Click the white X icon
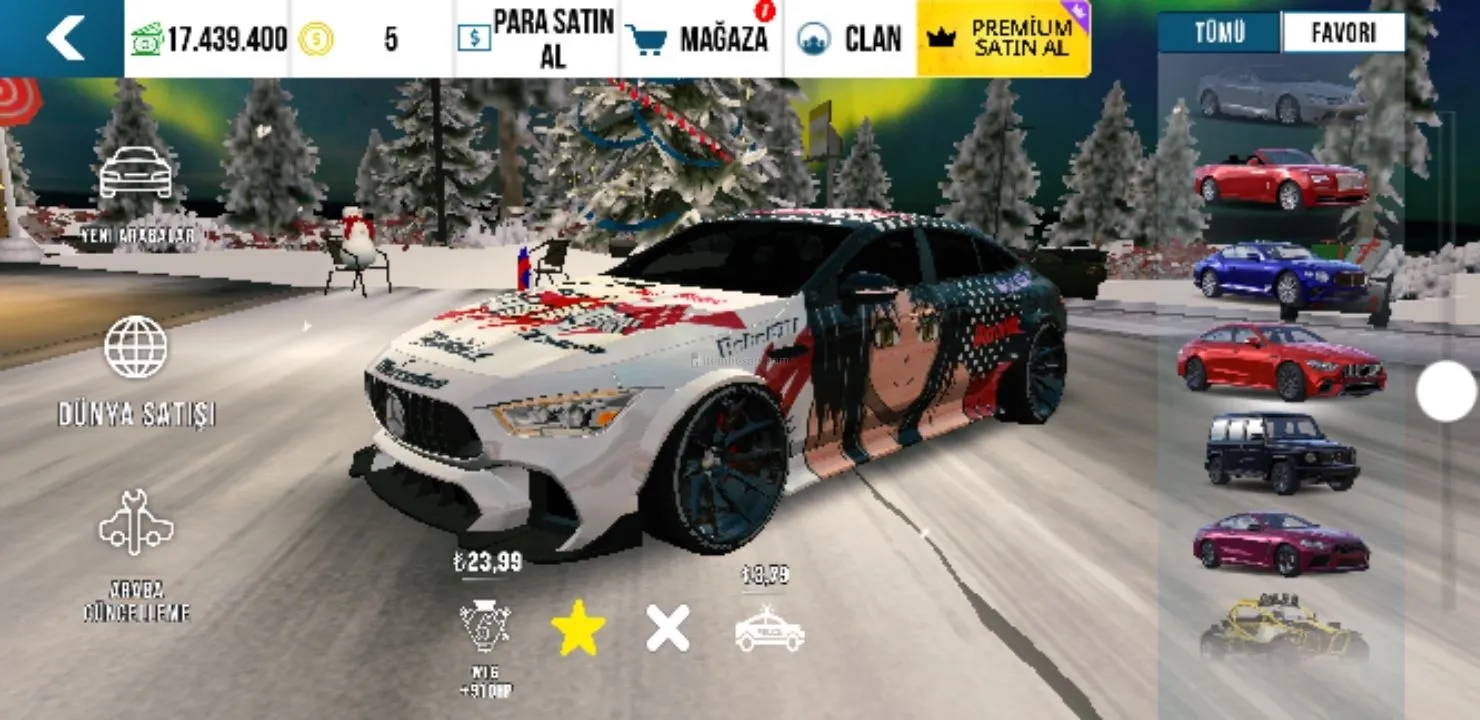This screenshot has width=1480, height=720. 667,629
